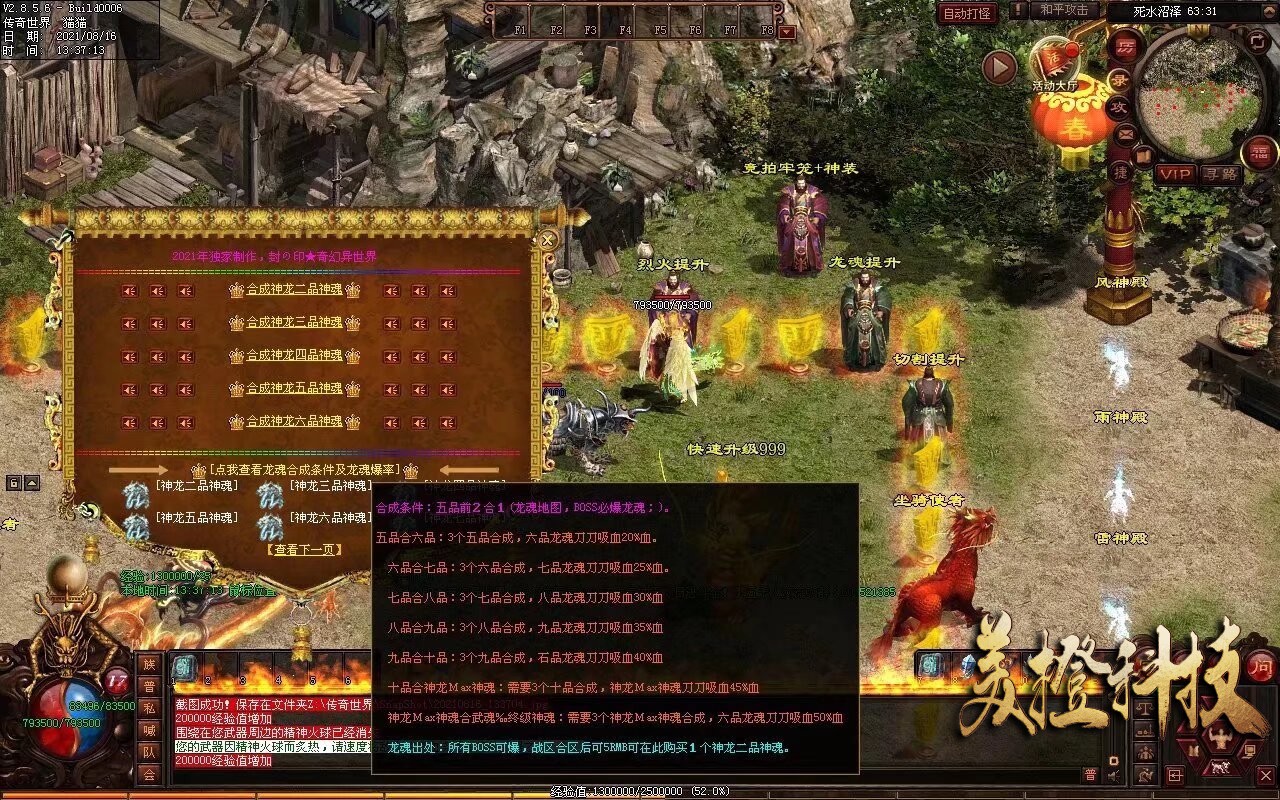Select the scales trade icon bottom right
1280x800 pixels.
click(1144, 709)
